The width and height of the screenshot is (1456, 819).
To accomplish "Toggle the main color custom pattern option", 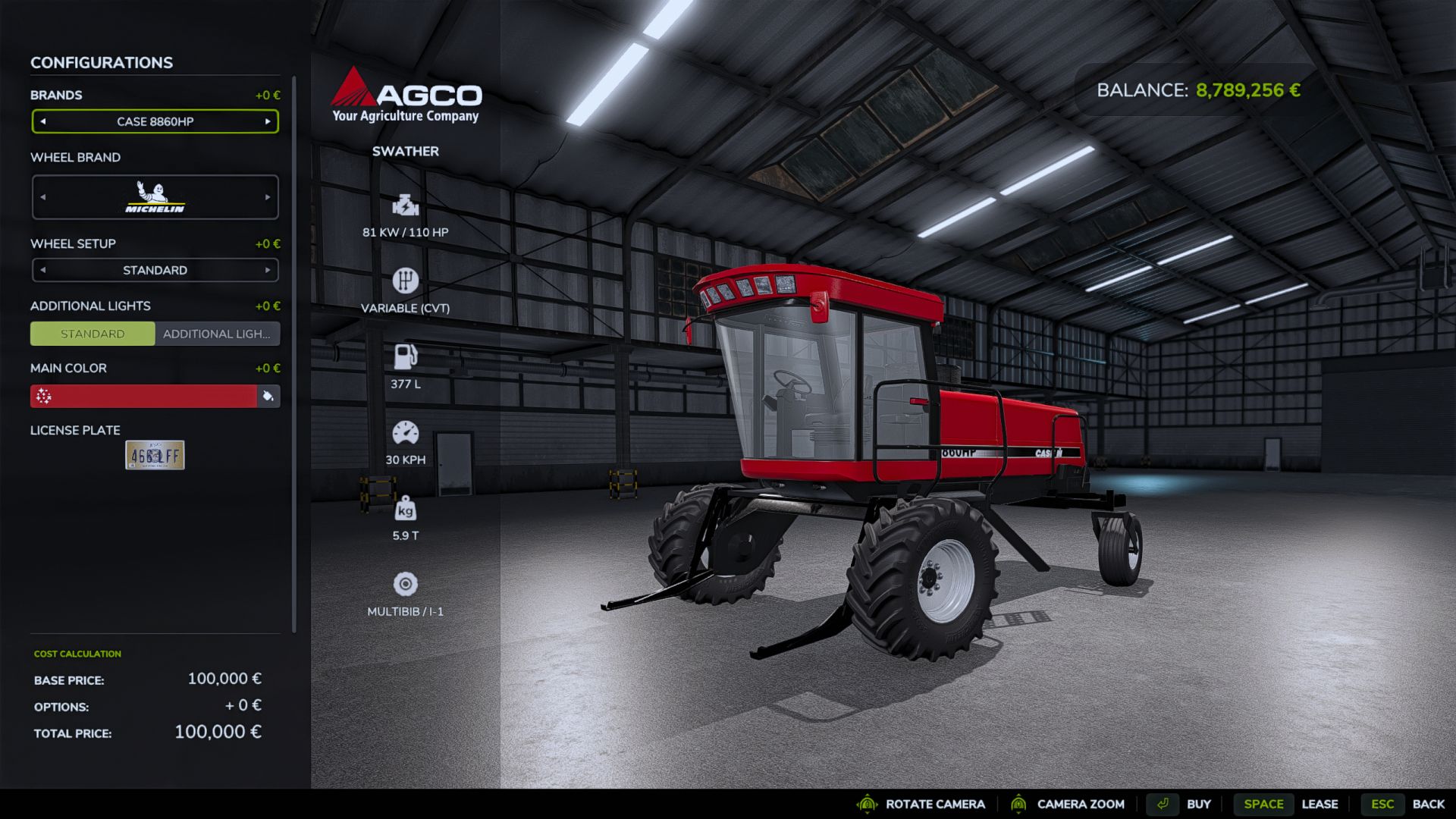I will (43, 396).
